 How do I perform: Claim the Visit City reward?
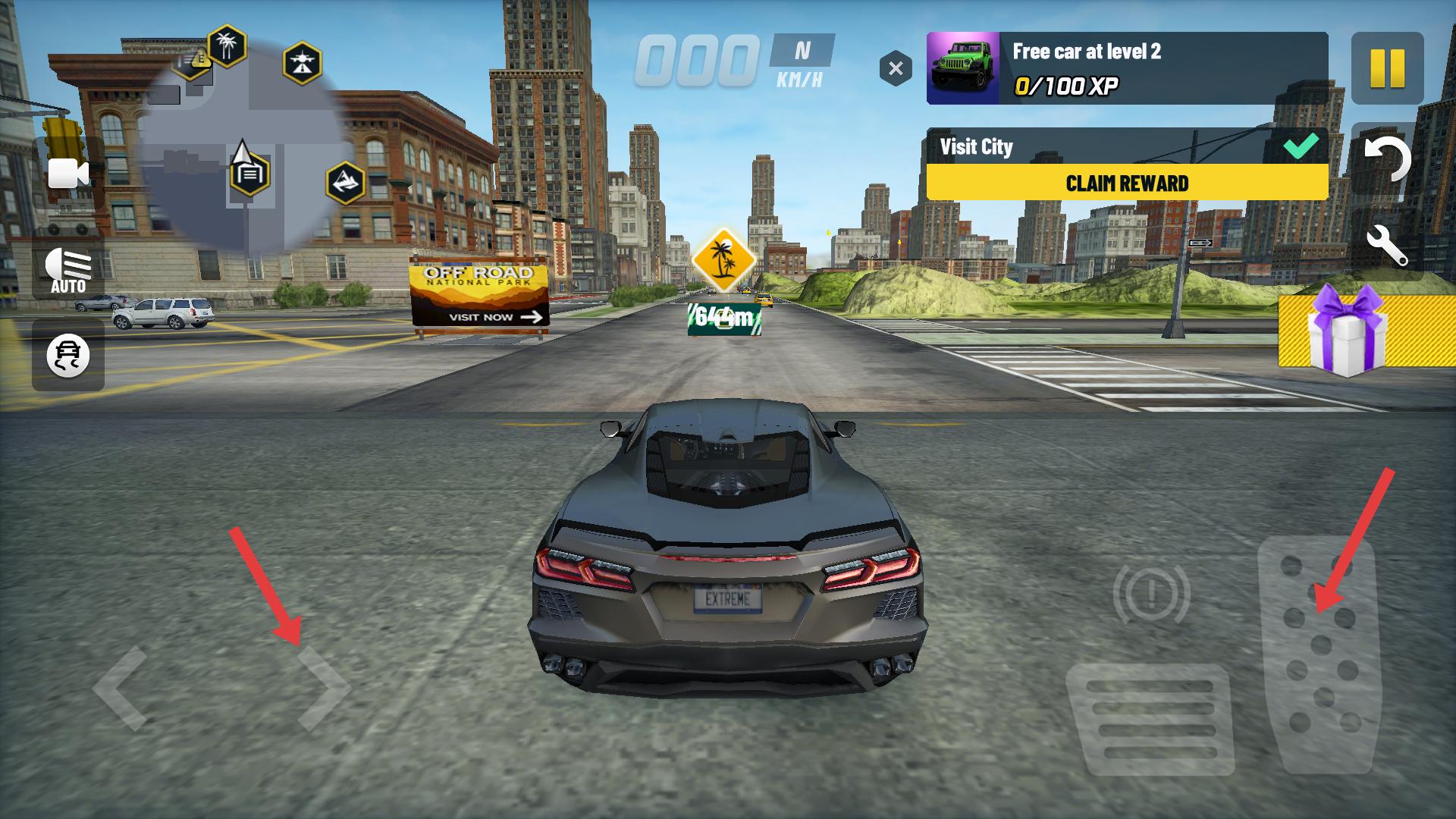coord(1127,183)
